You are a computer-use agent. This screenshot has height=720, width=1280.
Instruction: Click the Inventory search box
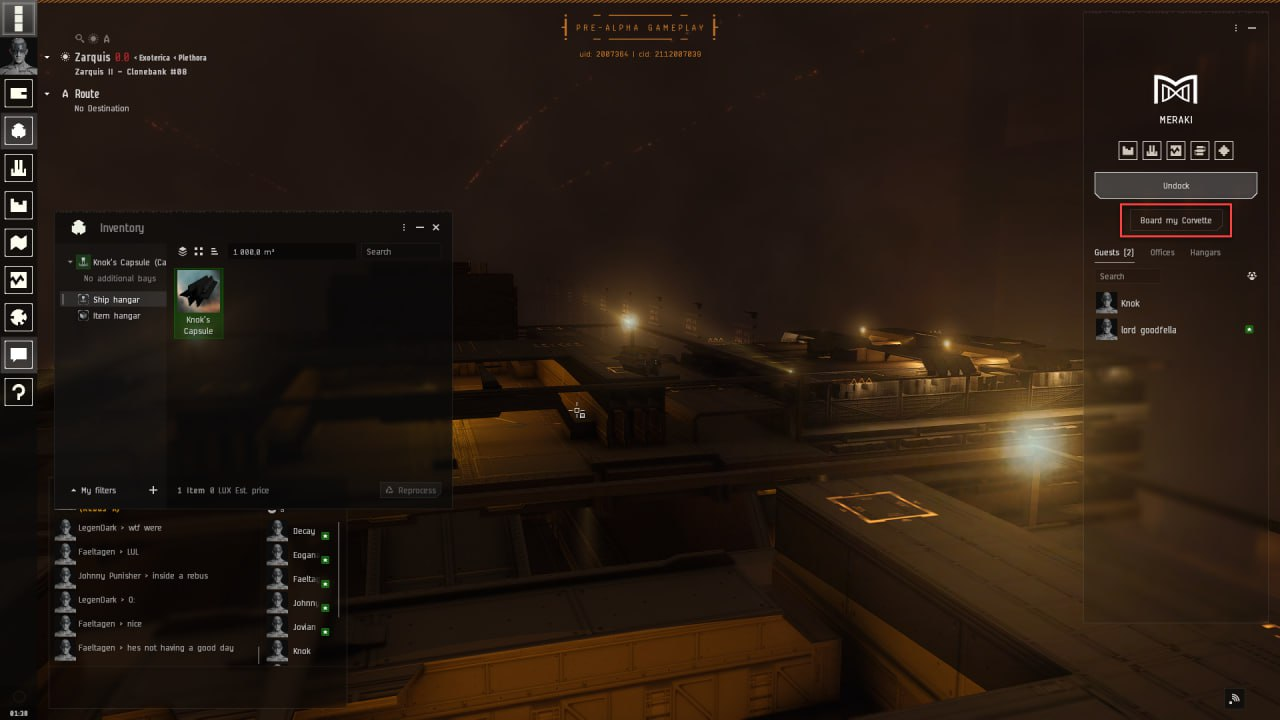click(x=400, y=252)
